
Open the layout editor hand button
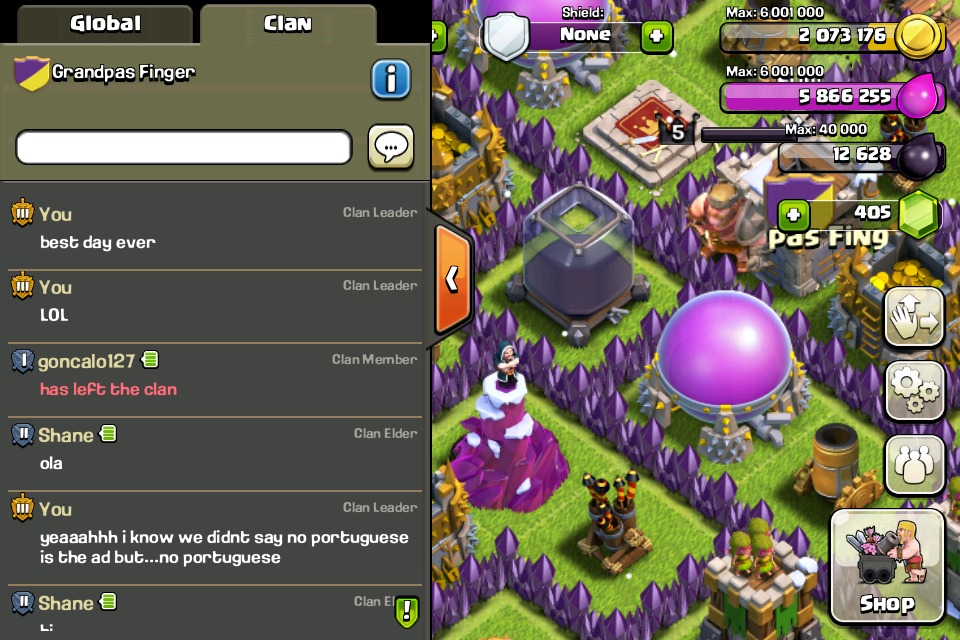[x=914, y=318]
